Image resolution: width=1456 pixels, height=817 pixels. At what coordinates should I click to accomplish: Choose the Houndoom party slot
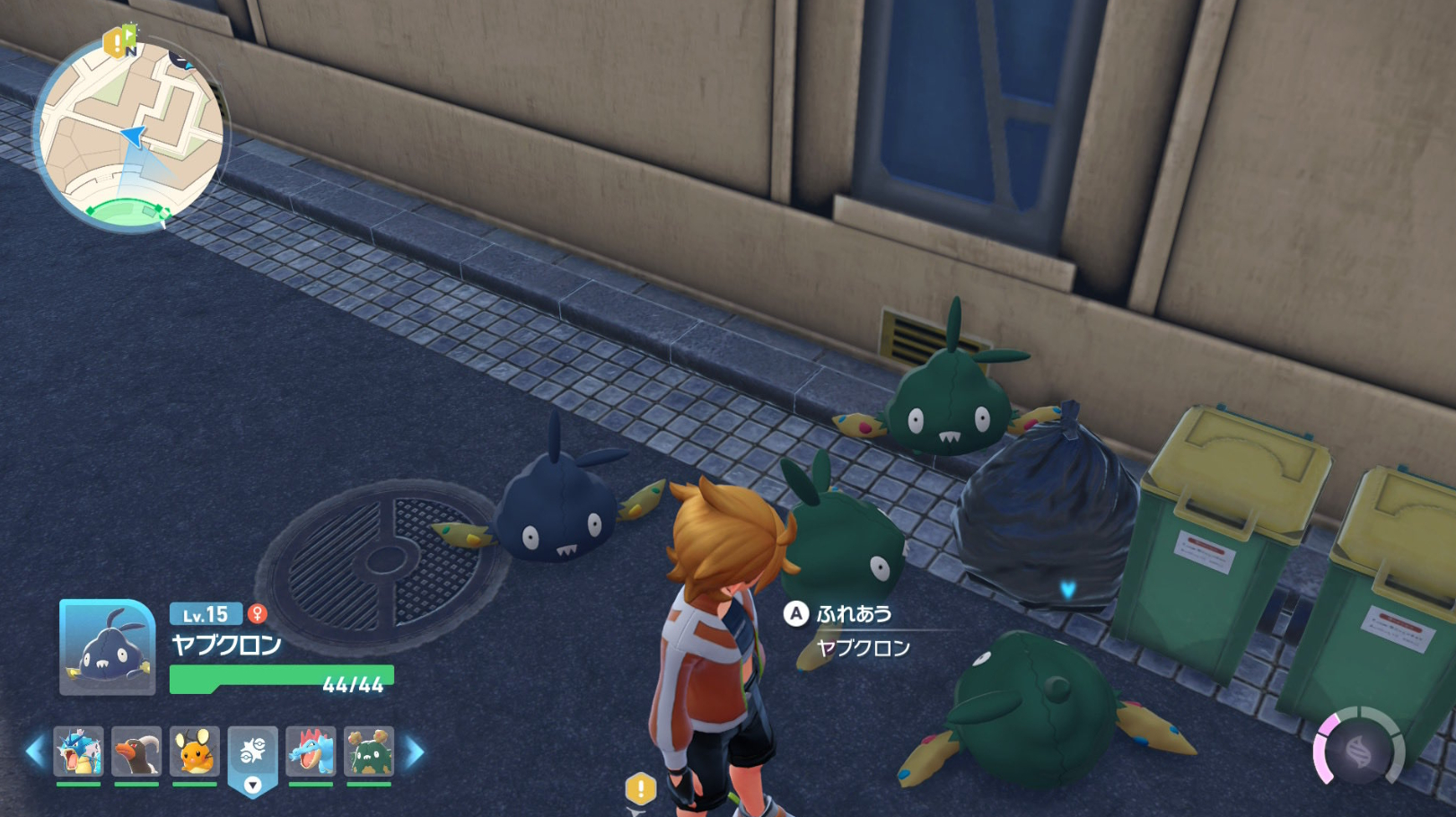[136, 751]
